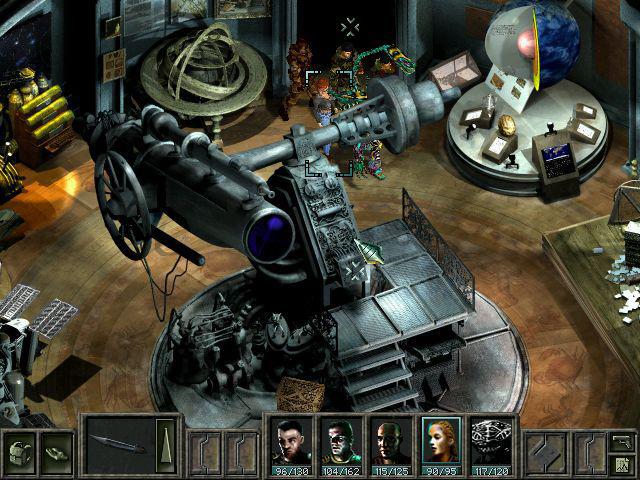This screenshot has height=480, width=640.
Task: Select the green-visor portrait with 104/162 health
Action: click(x=340, y=443)
